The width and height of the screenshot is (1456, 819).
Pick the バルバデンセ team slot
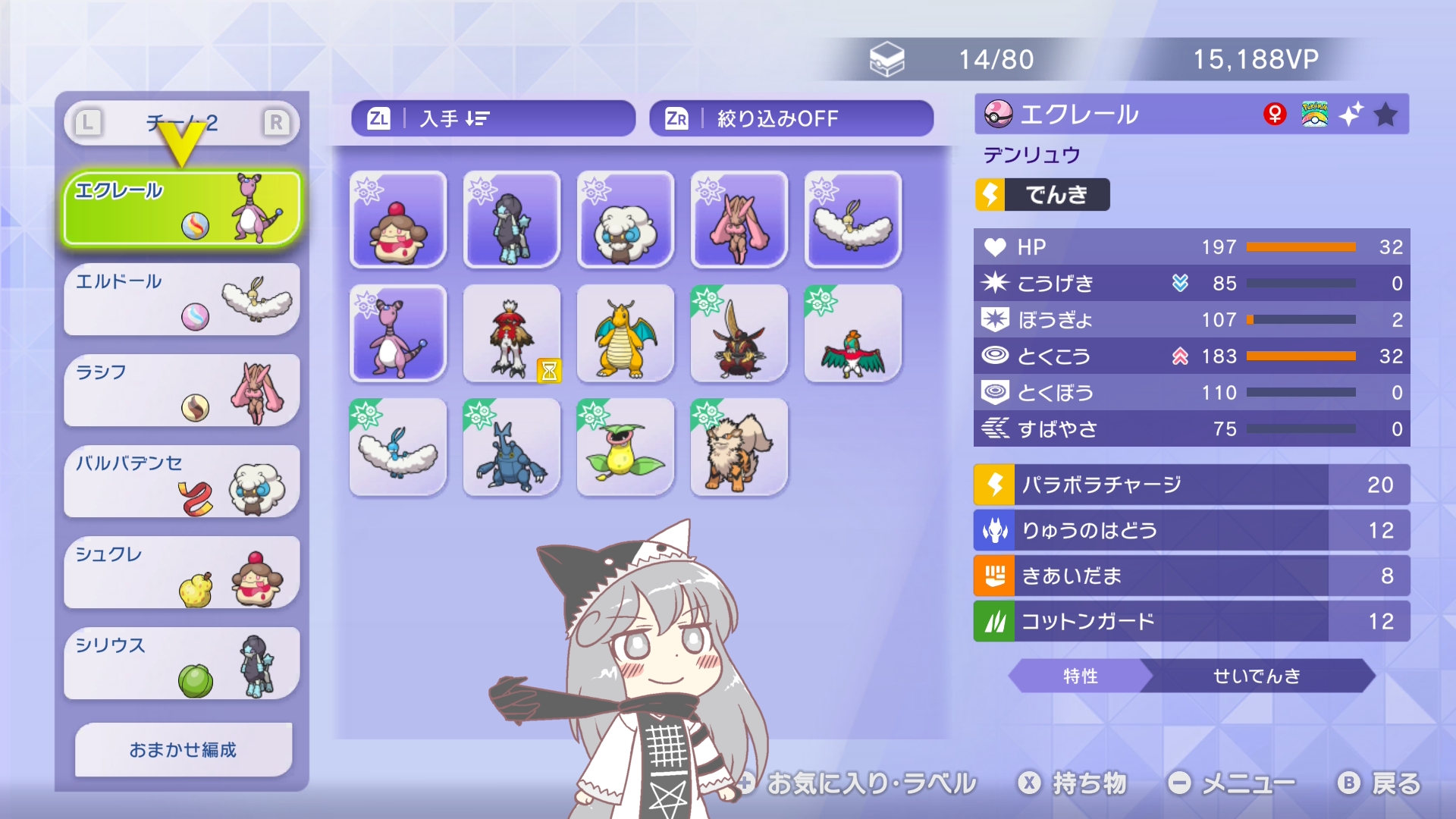182,482
